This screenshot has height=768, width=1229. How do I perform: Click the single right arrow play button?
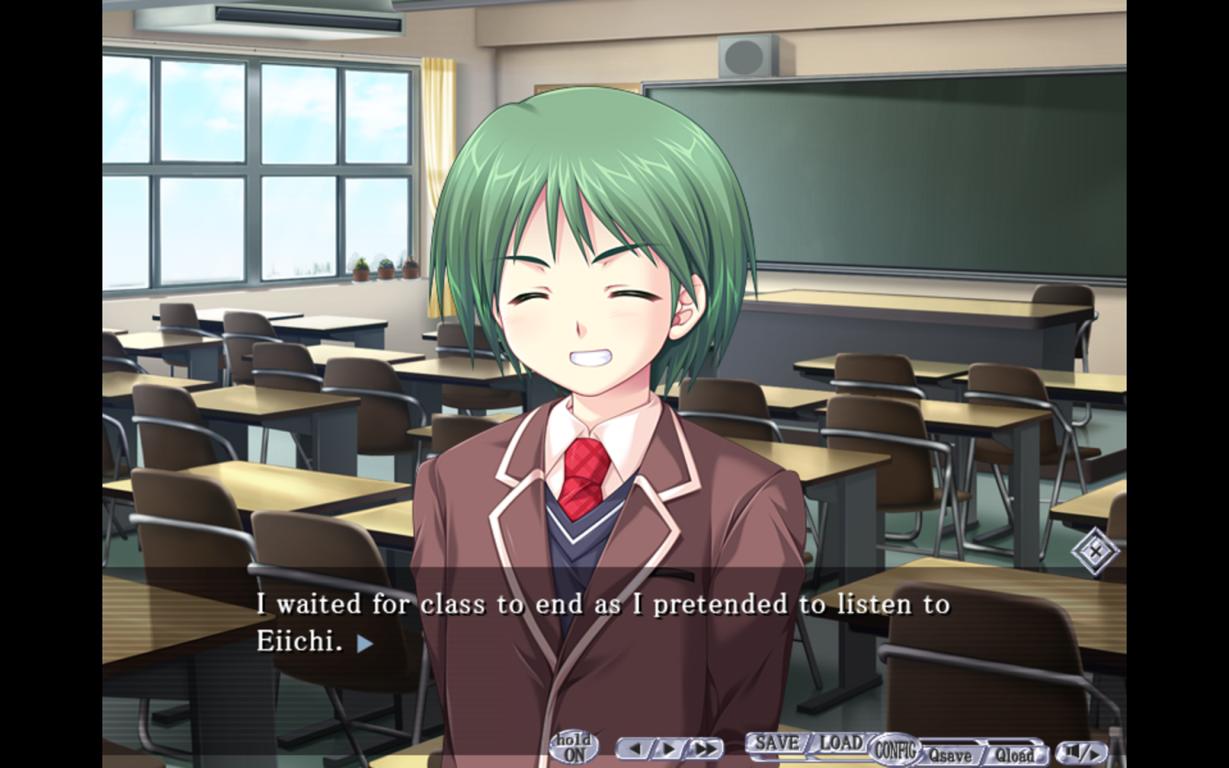[x=667, y=748]
